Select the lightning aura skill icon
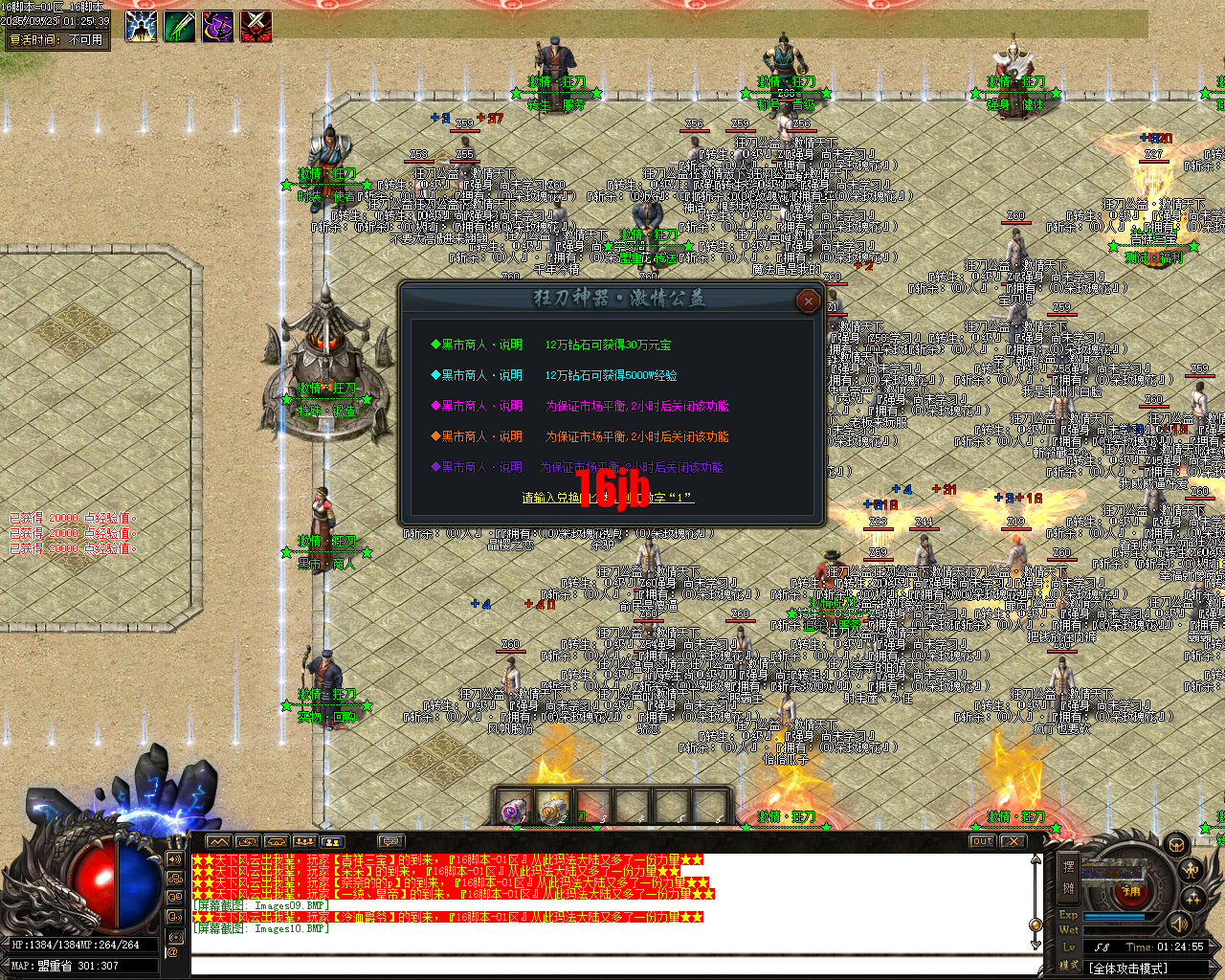 pyautogui.click(x=141, y=26)
